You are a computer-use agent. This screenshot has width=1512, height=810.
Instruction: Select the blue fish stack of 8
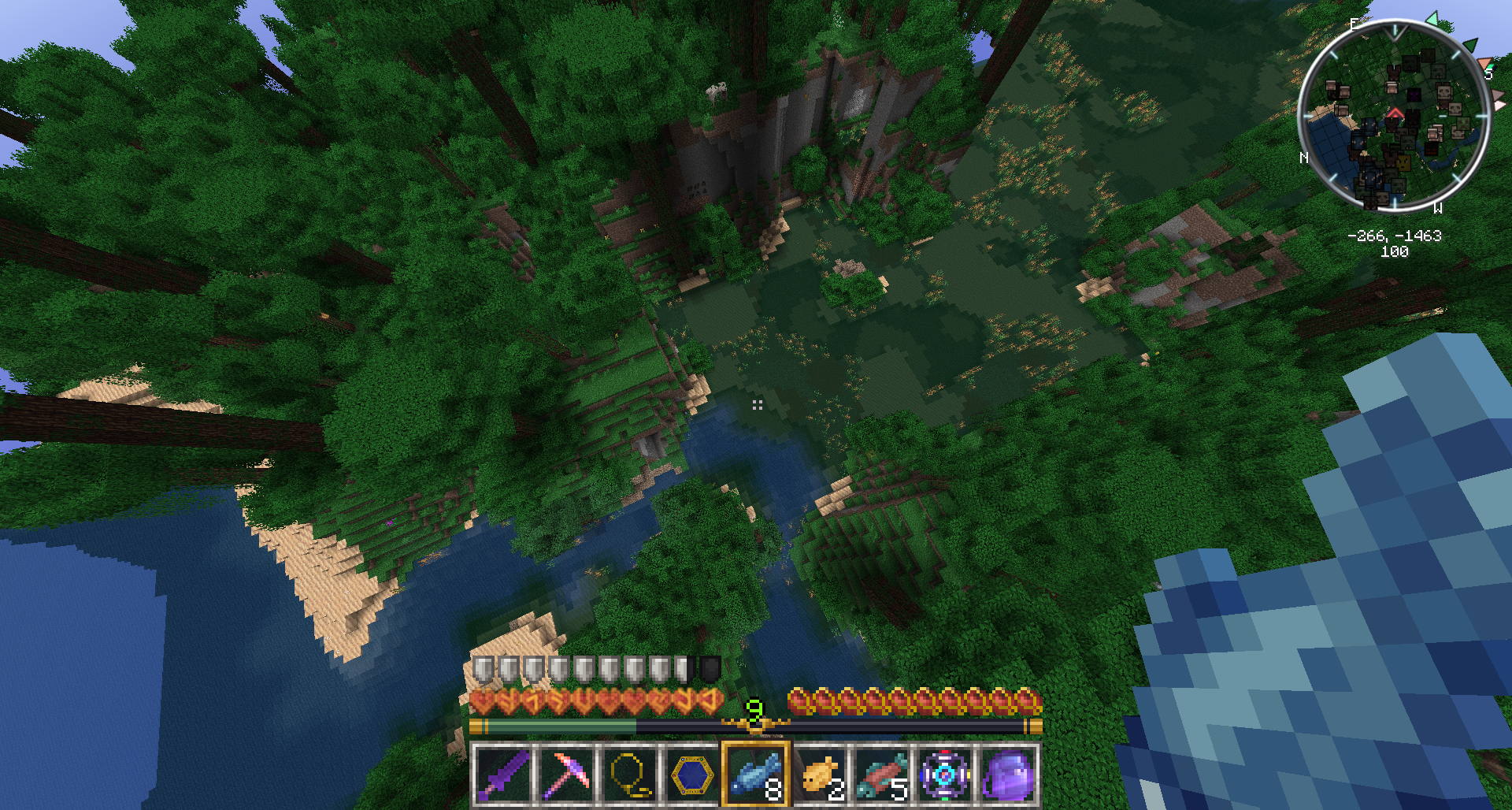[x=755, y=775]
